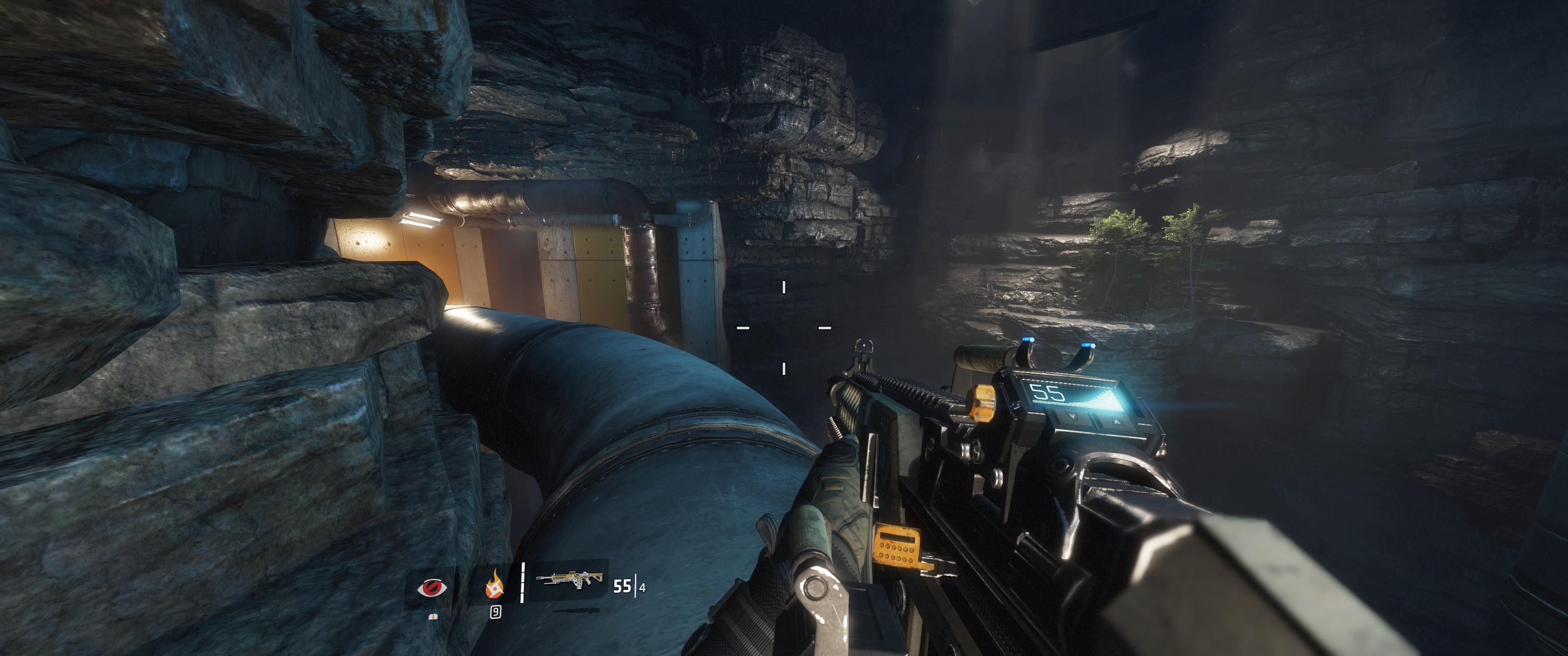Screen dimensions: 1568x656
Task: Select the Firestar flaming shuriken ordnance
Action: 494,585
